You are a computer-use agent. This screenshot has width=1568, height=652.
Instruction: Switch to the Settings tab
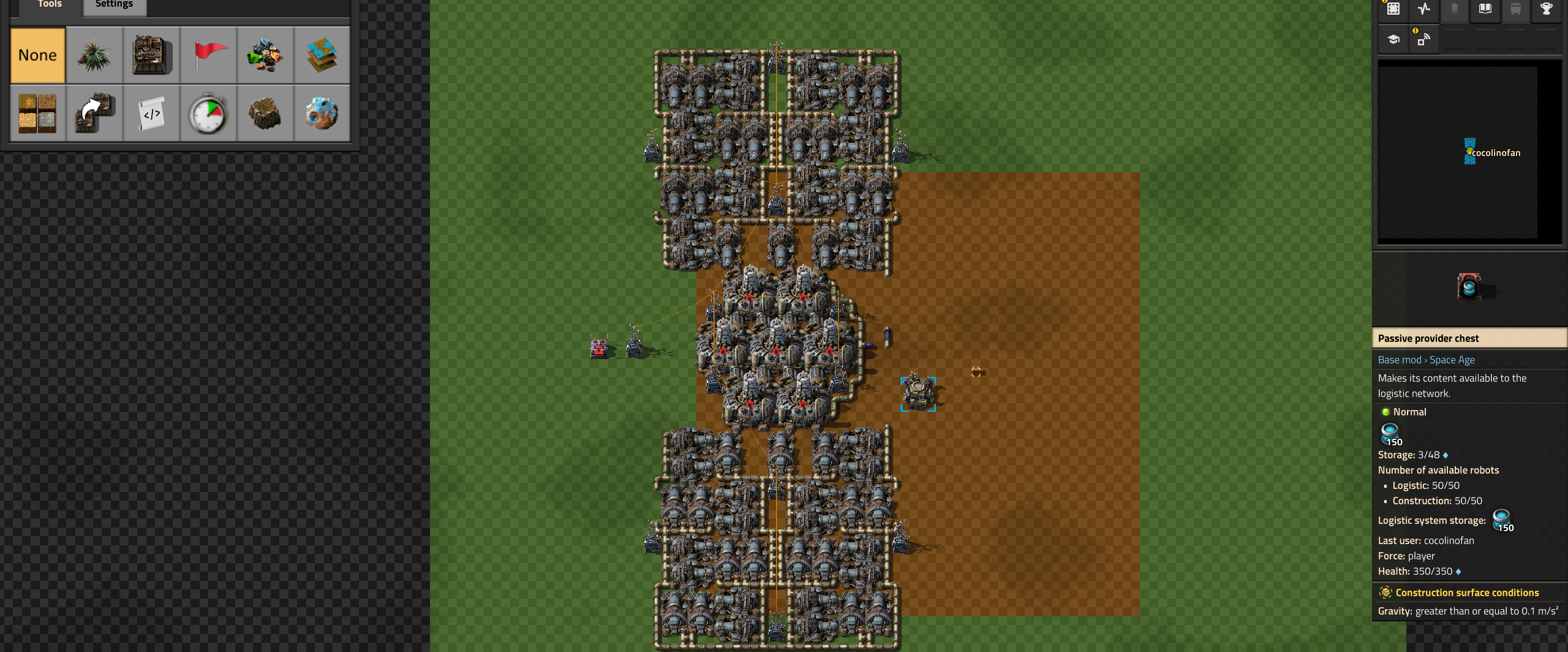113,5
